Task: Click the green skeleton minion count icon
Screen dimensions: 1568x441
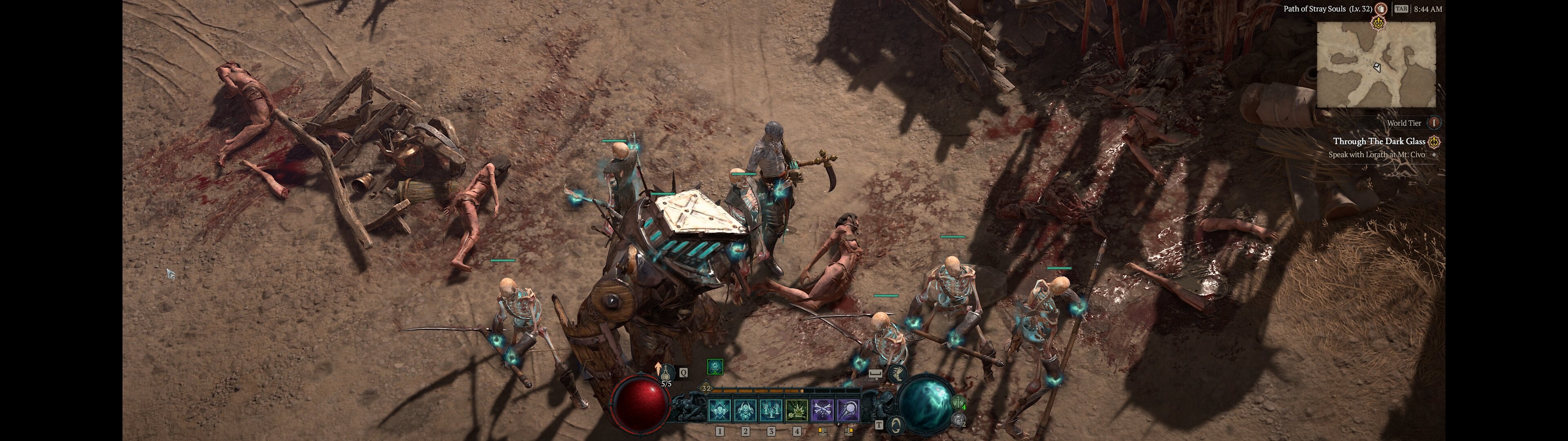Action: [959, 403]
